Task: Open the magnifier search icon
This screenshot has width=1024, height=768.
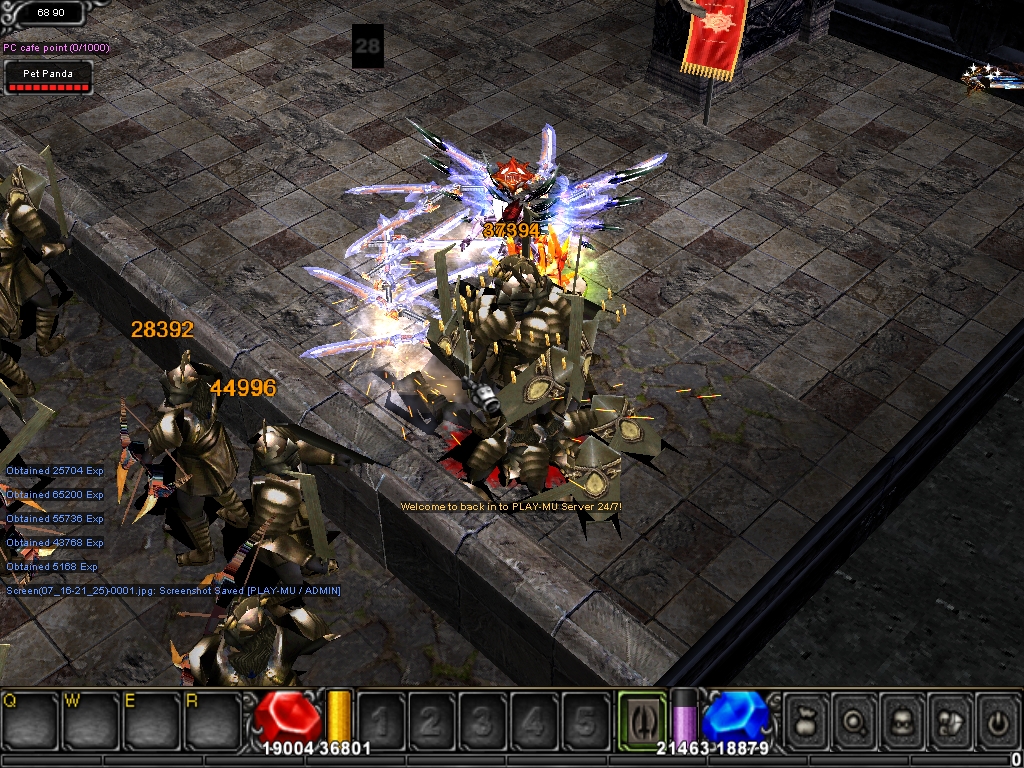Action: click(x=856, y=720)
